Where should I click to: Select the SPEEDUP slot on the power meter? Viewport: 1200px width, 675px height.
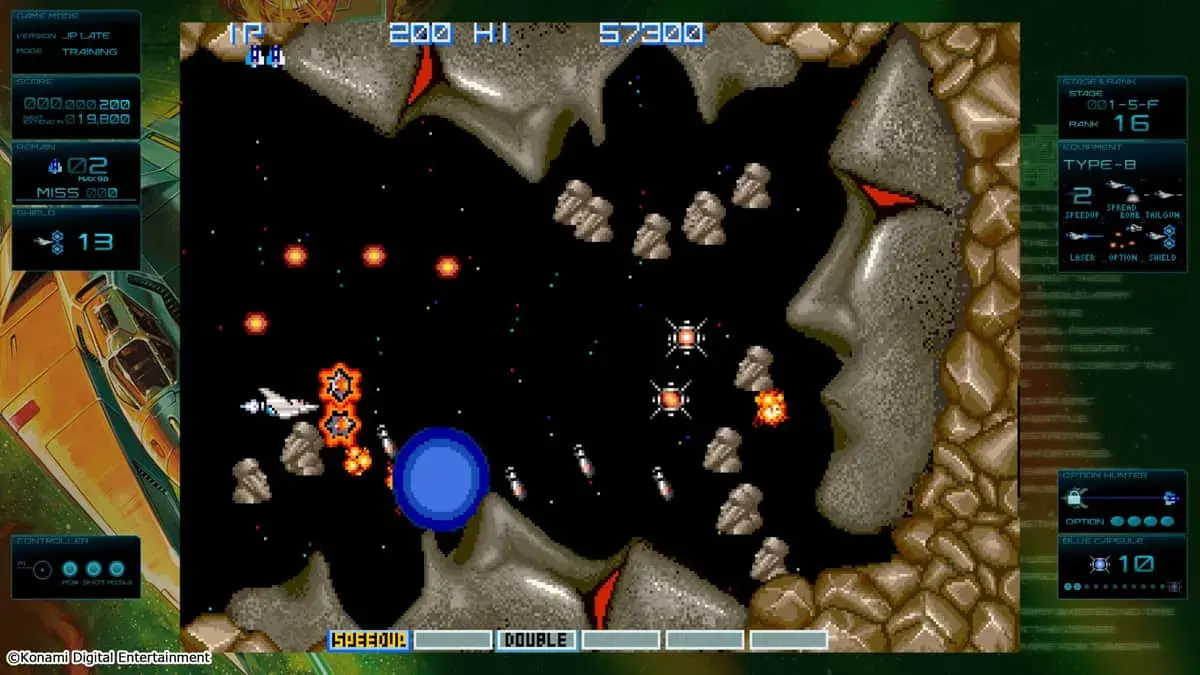[368, 640]
